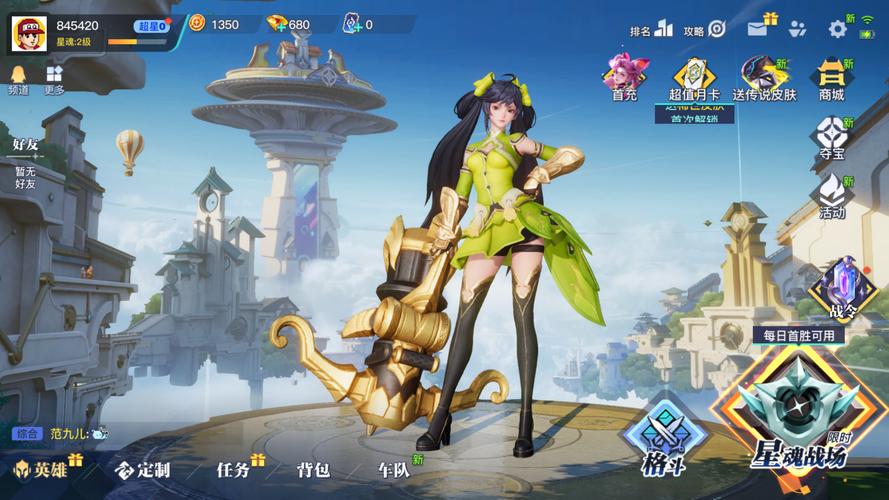Open the 车队 team menu
Screen dimensions: 889x500
pyautogui.click(x=394, y=469)
